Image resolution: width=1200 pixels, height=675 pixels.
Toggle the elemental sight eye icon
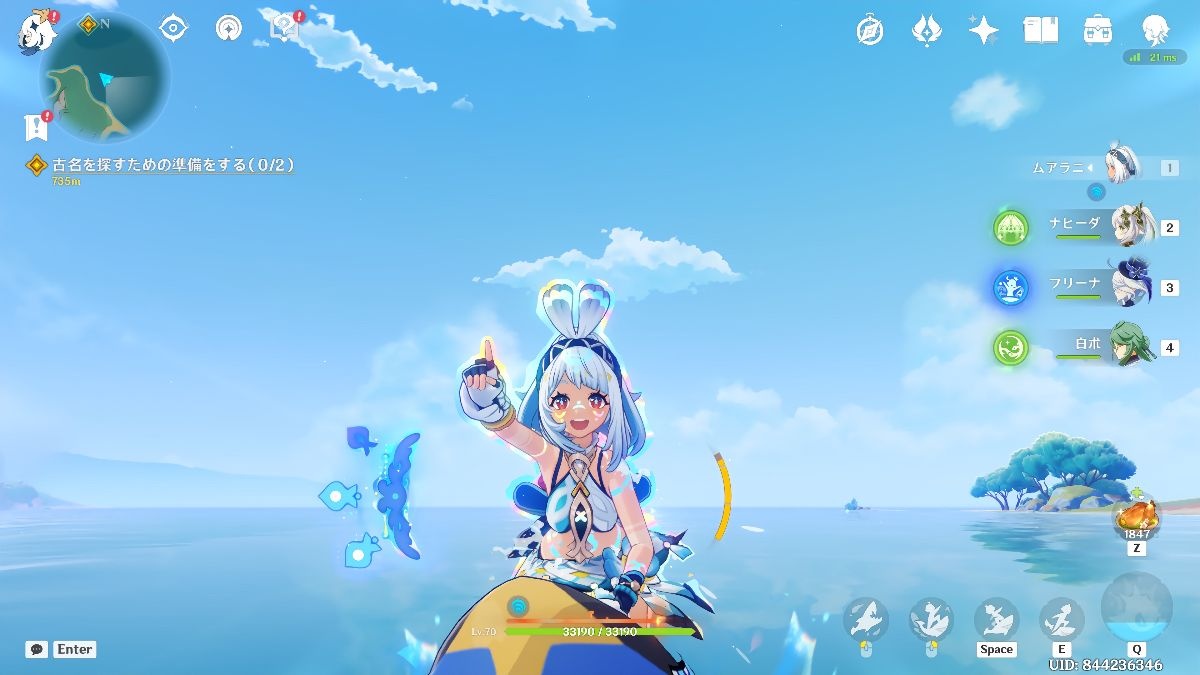click(174, 28)
